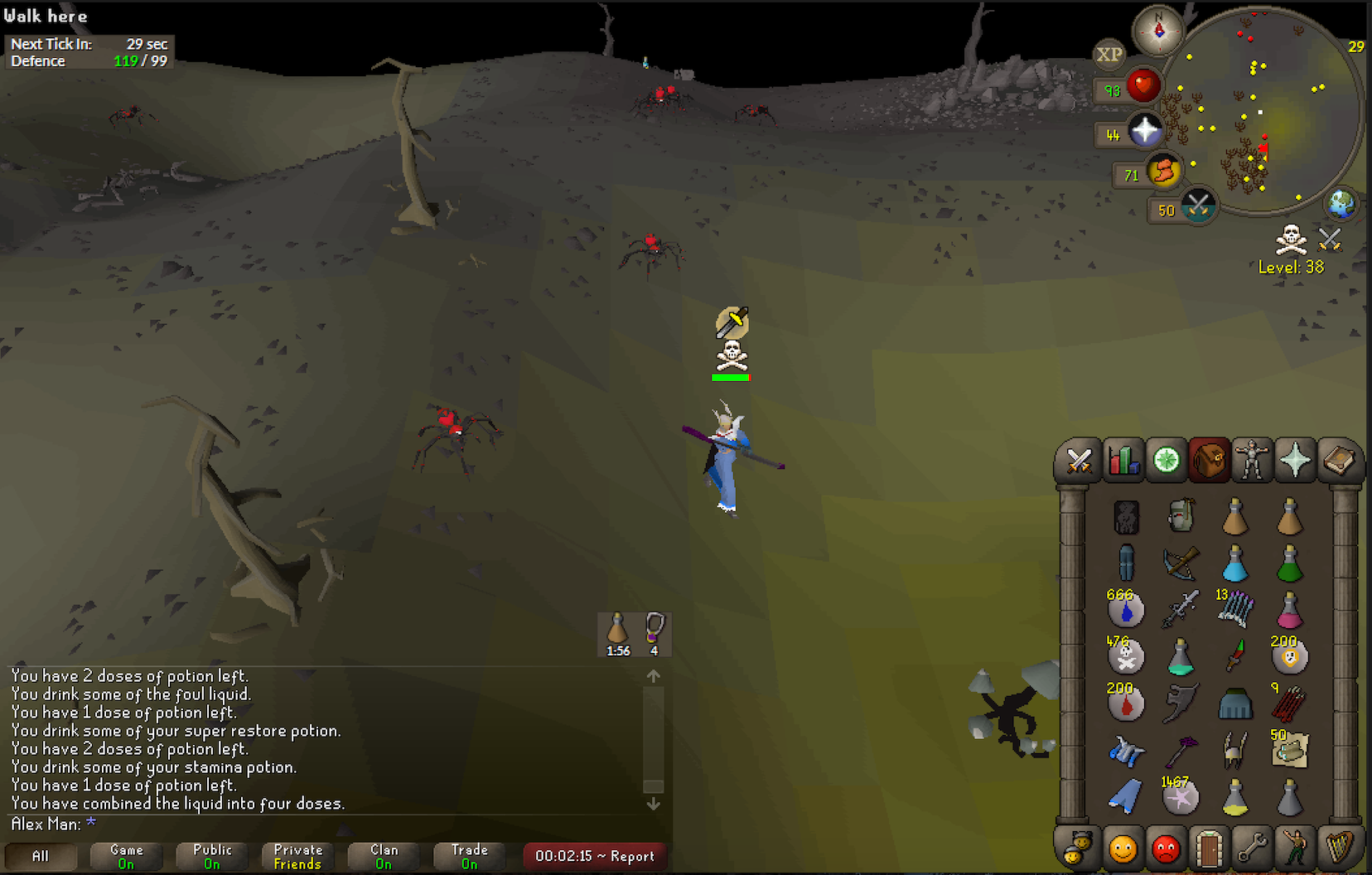The width and height of the screenshot is (1372, 875).
Task: Activate the special attack orb
Action: tap(1198, 205)
